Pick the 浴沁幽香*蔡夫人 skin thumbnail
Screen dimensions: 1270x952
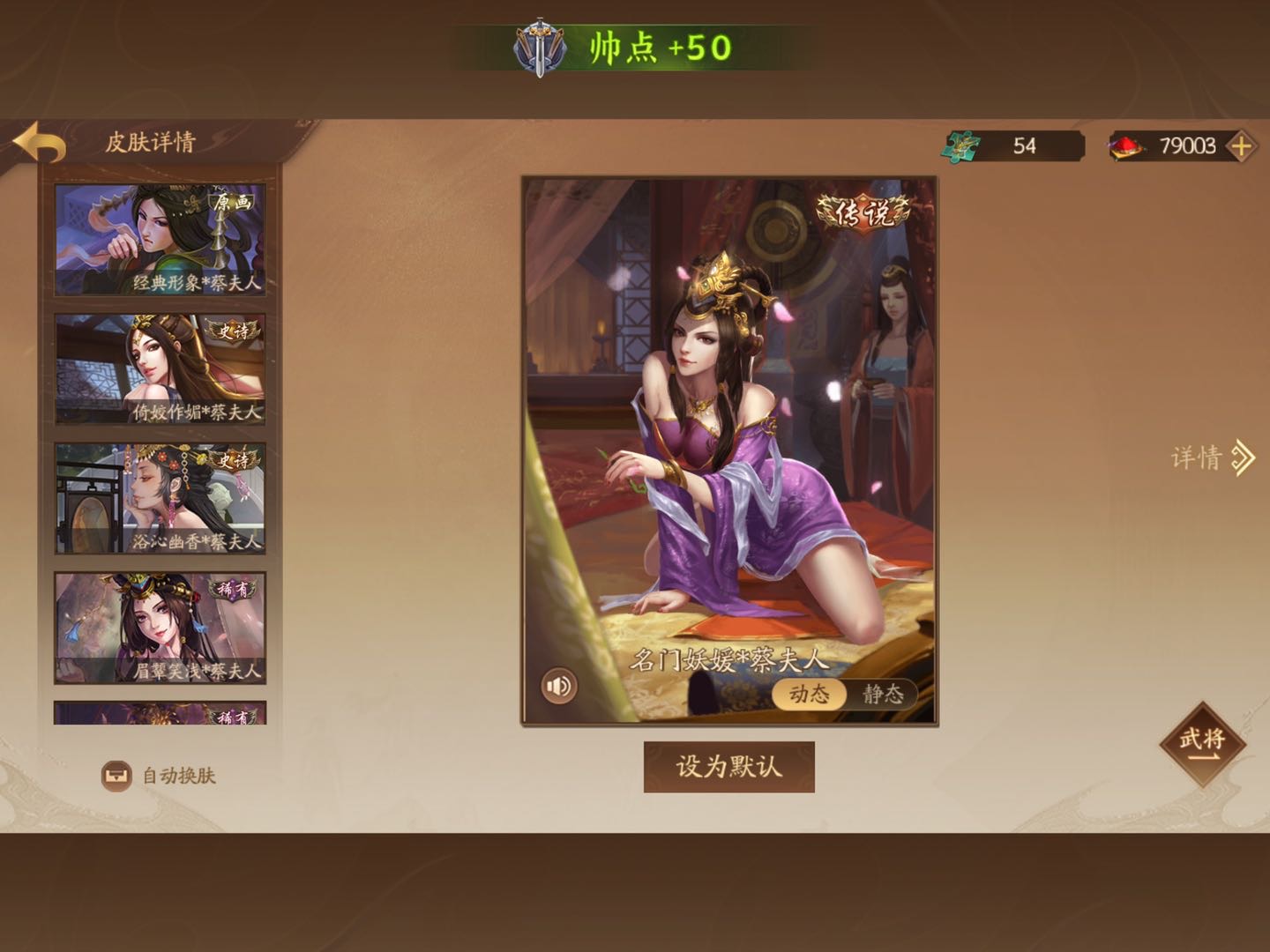click(160, 498)
